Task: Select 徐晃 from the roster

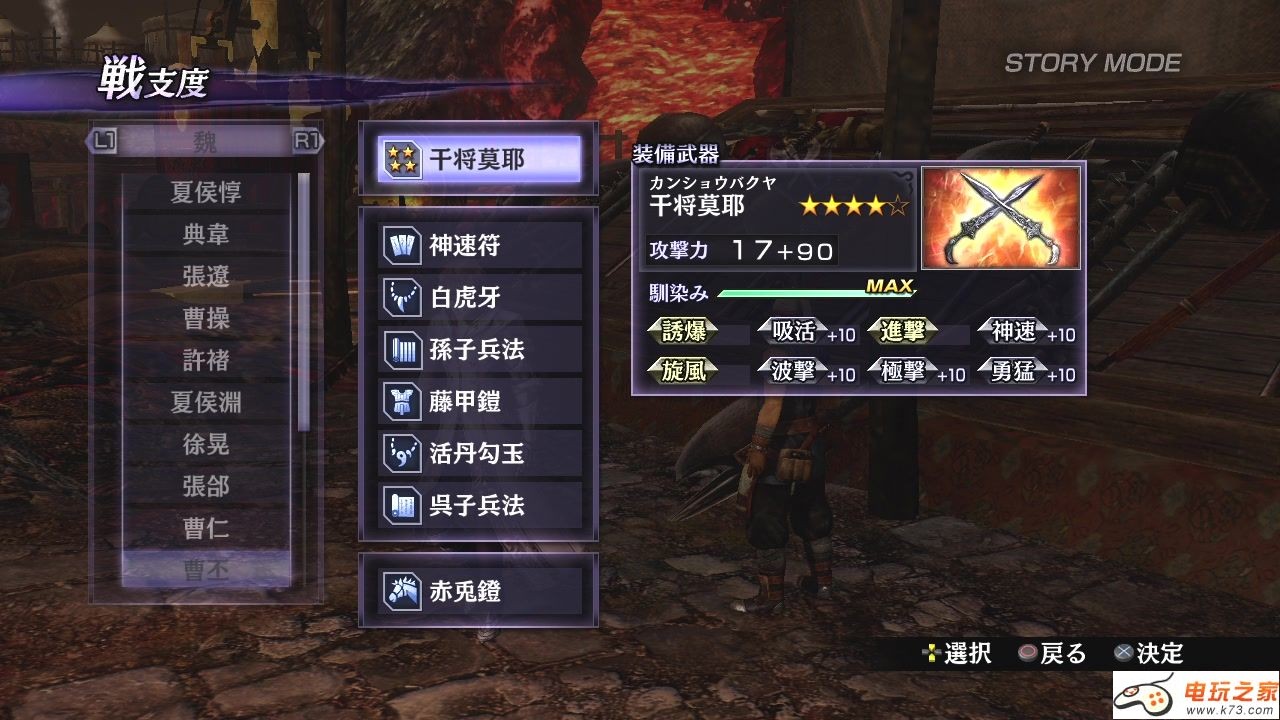Action: (206, 444)
